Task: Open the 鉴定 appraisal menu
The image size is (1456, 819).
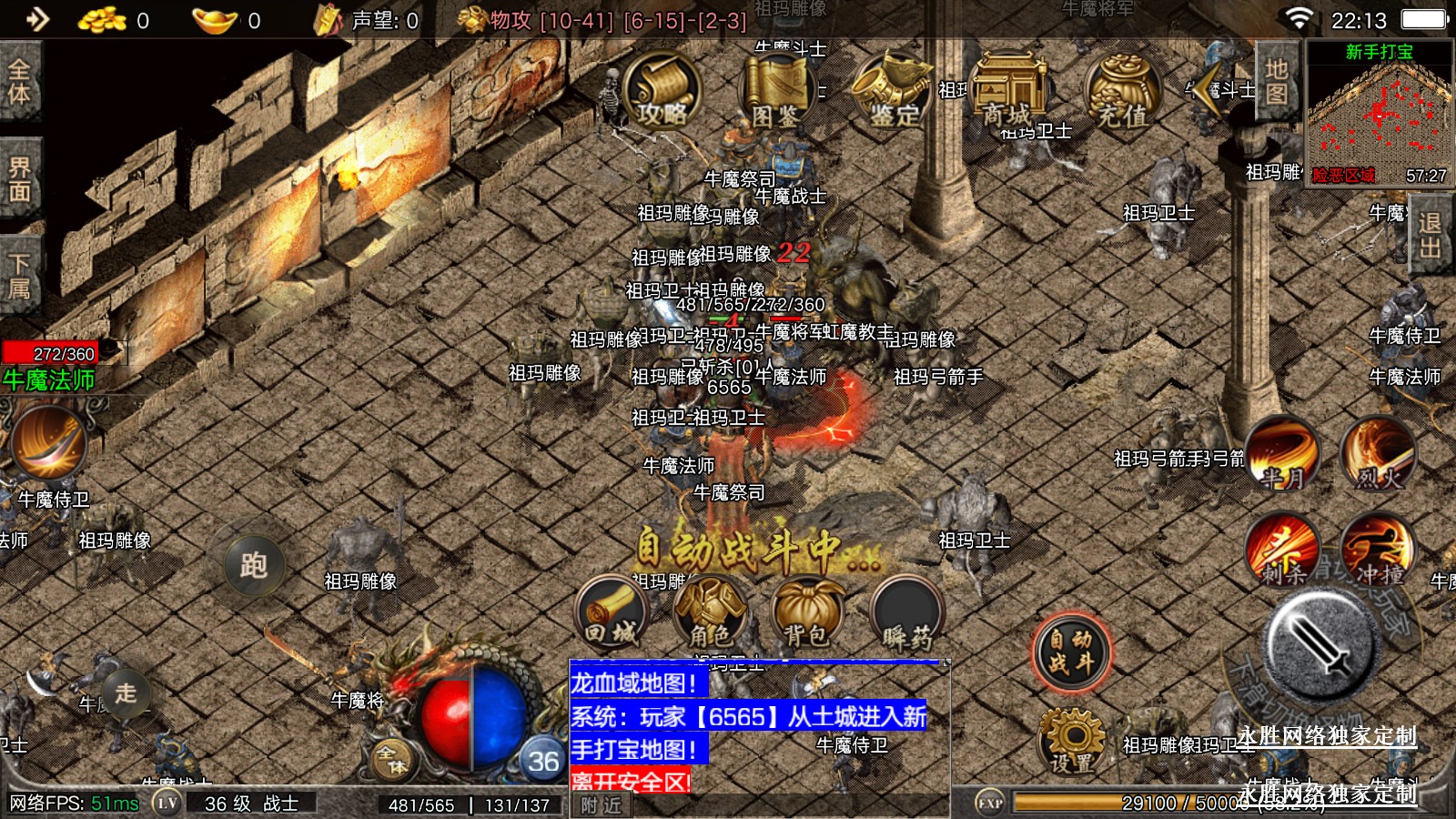Action: [893, 91]
